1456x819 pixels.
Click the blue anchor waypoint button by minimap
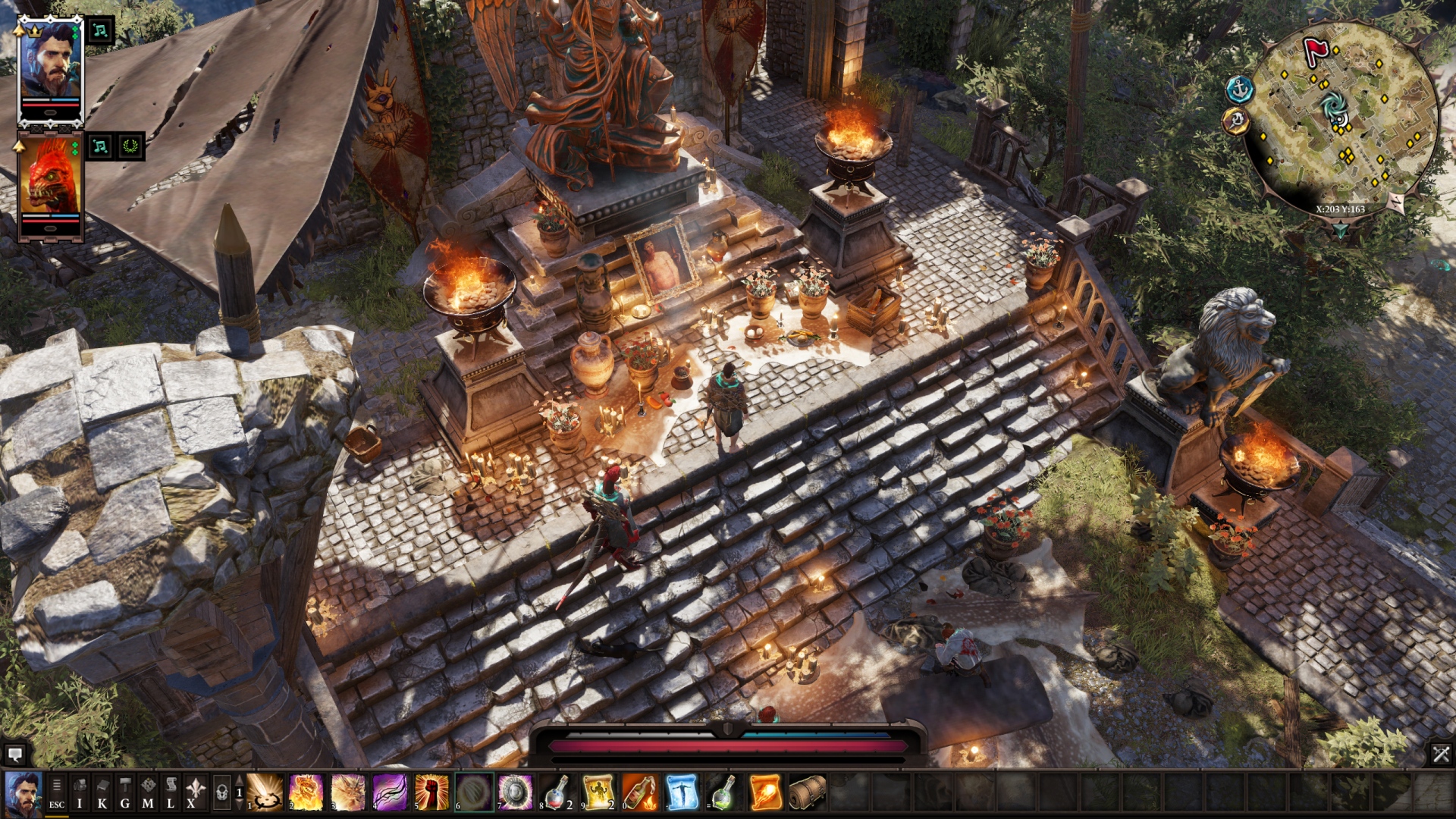pyautogui.click(x=1240, y=89)
